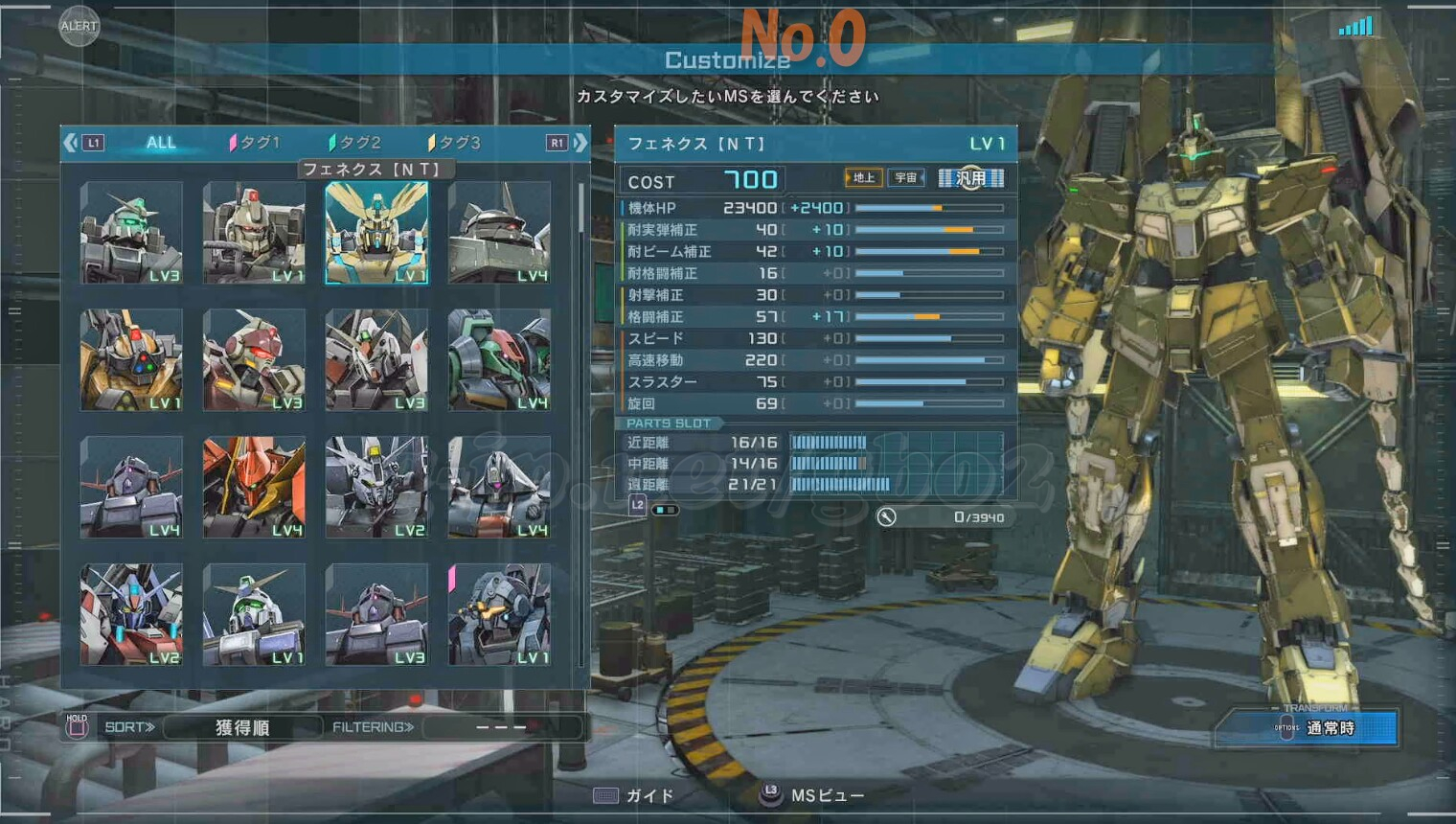1456x824 pixels.
Task: Change the 獲得順 sort order
Action: (x=242, y=727)
